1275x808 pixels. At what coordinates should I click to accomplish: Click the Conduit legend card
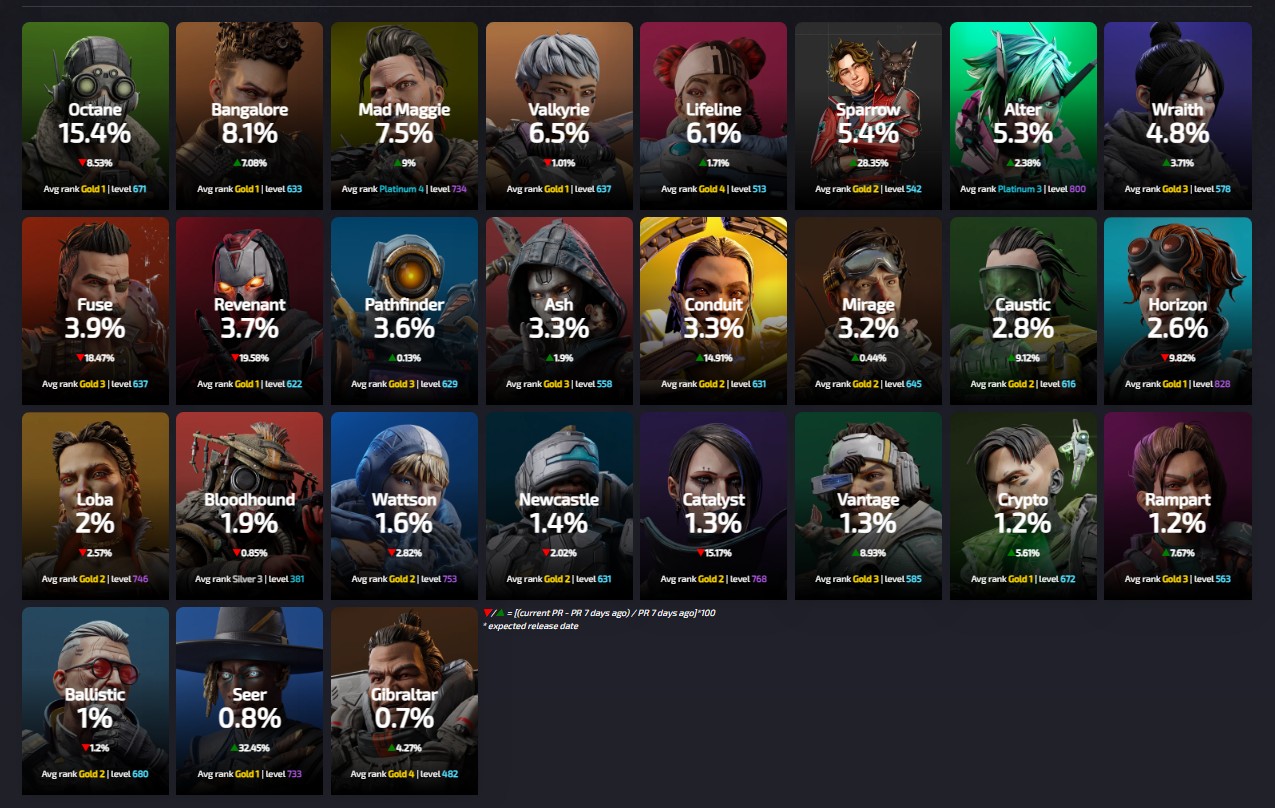[713, 311]
